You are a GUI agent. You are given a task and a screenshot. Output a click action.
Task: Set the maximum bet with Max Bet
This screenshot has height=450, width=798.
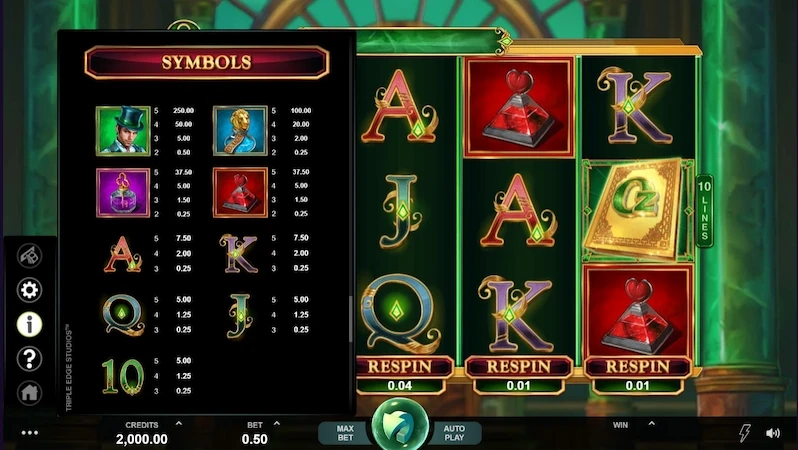(x=345, y=433)
